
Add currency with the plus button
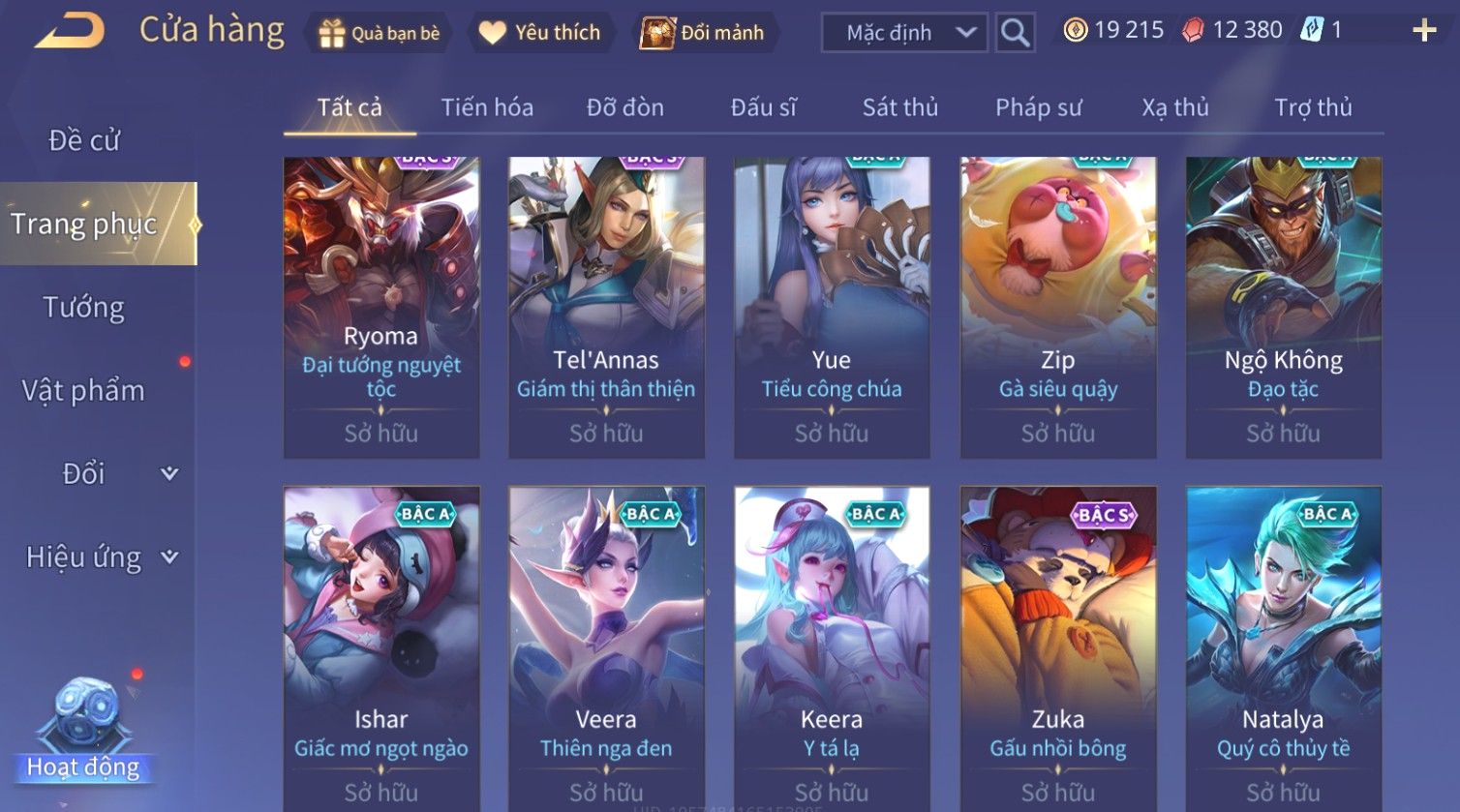pos(1423,32)
